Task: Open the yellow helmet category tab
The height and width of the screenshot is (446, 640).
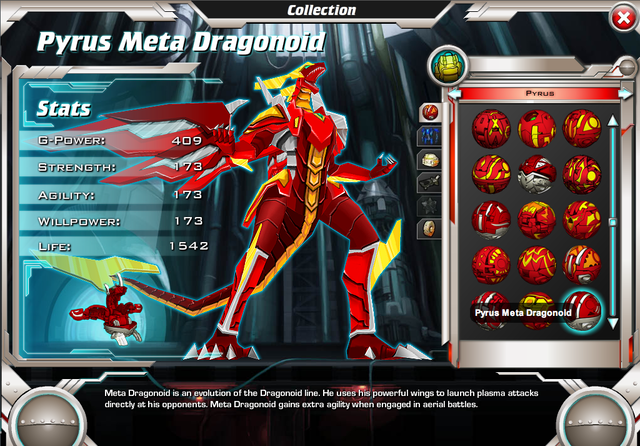Action: (431, 159)
